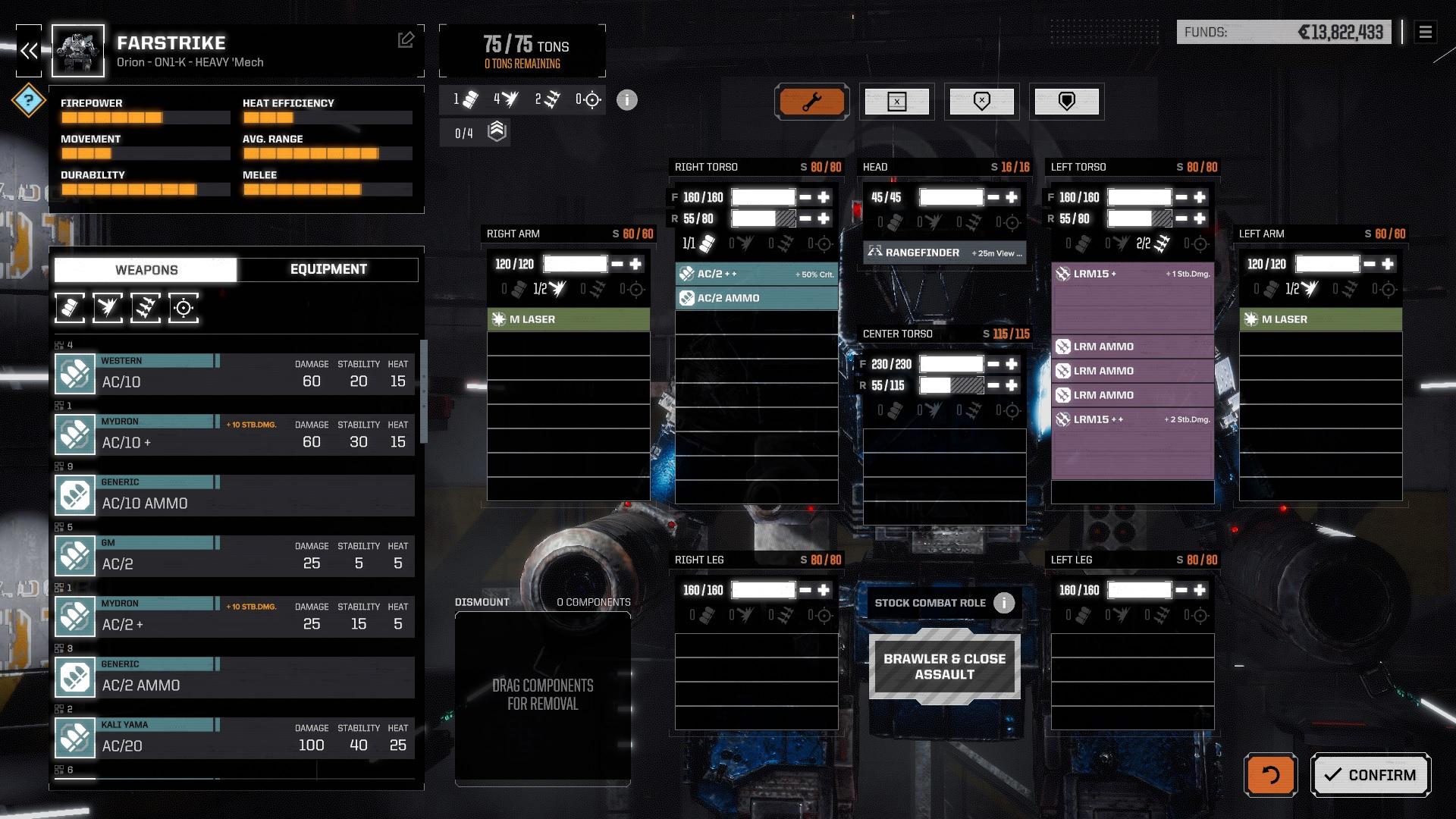The image size is (1456, 819).
Task: Choose the Generic AC/2 Ammo row
Action: 235,677
